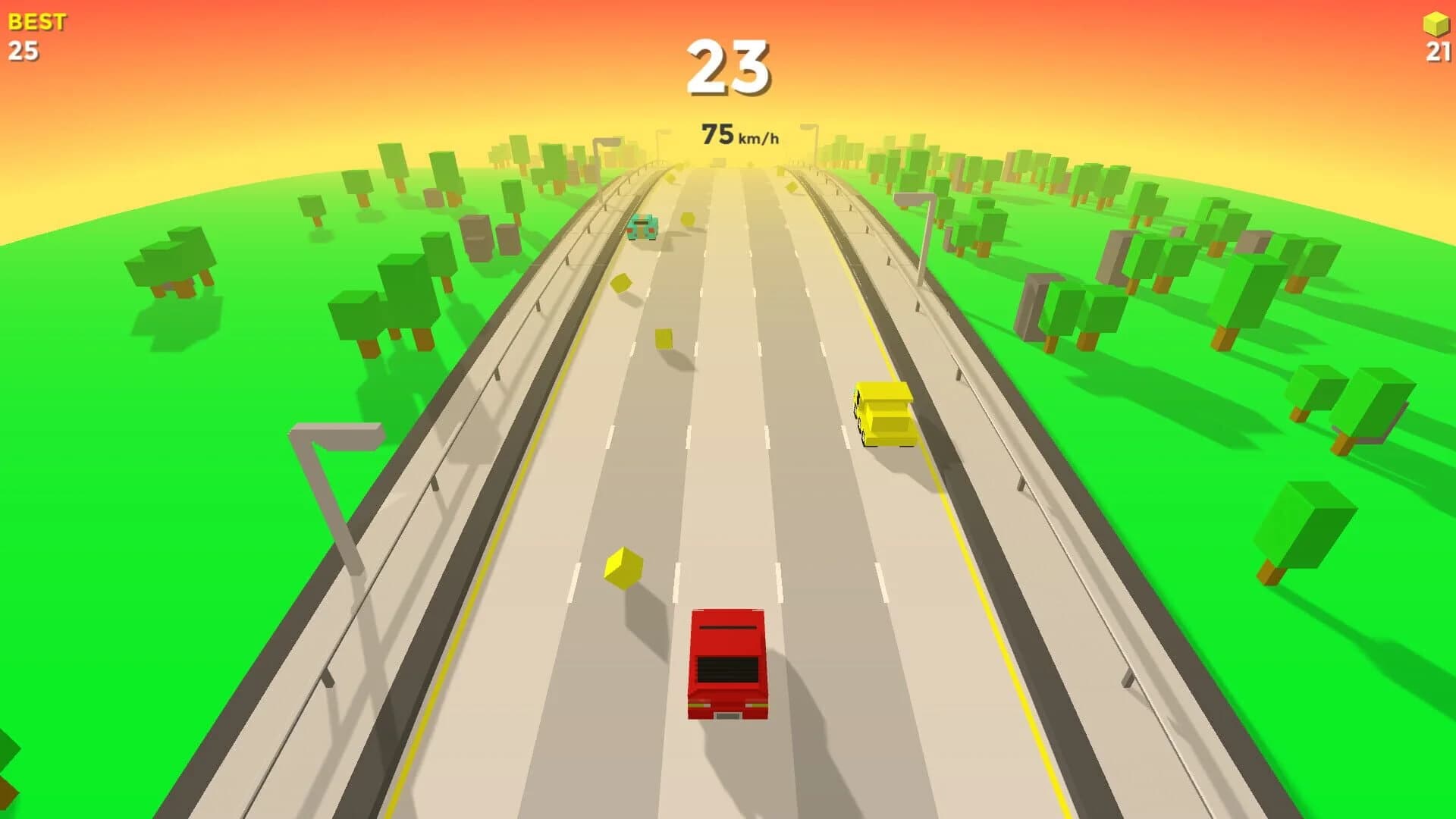Click the score number 23

(730, 67)
